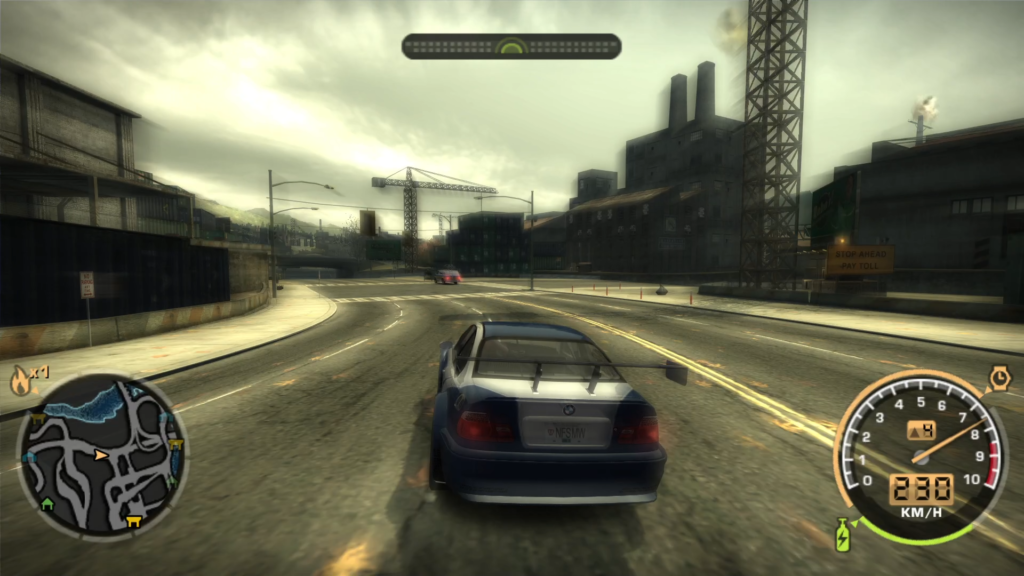Click the flame heat level icon

[20, 380]
